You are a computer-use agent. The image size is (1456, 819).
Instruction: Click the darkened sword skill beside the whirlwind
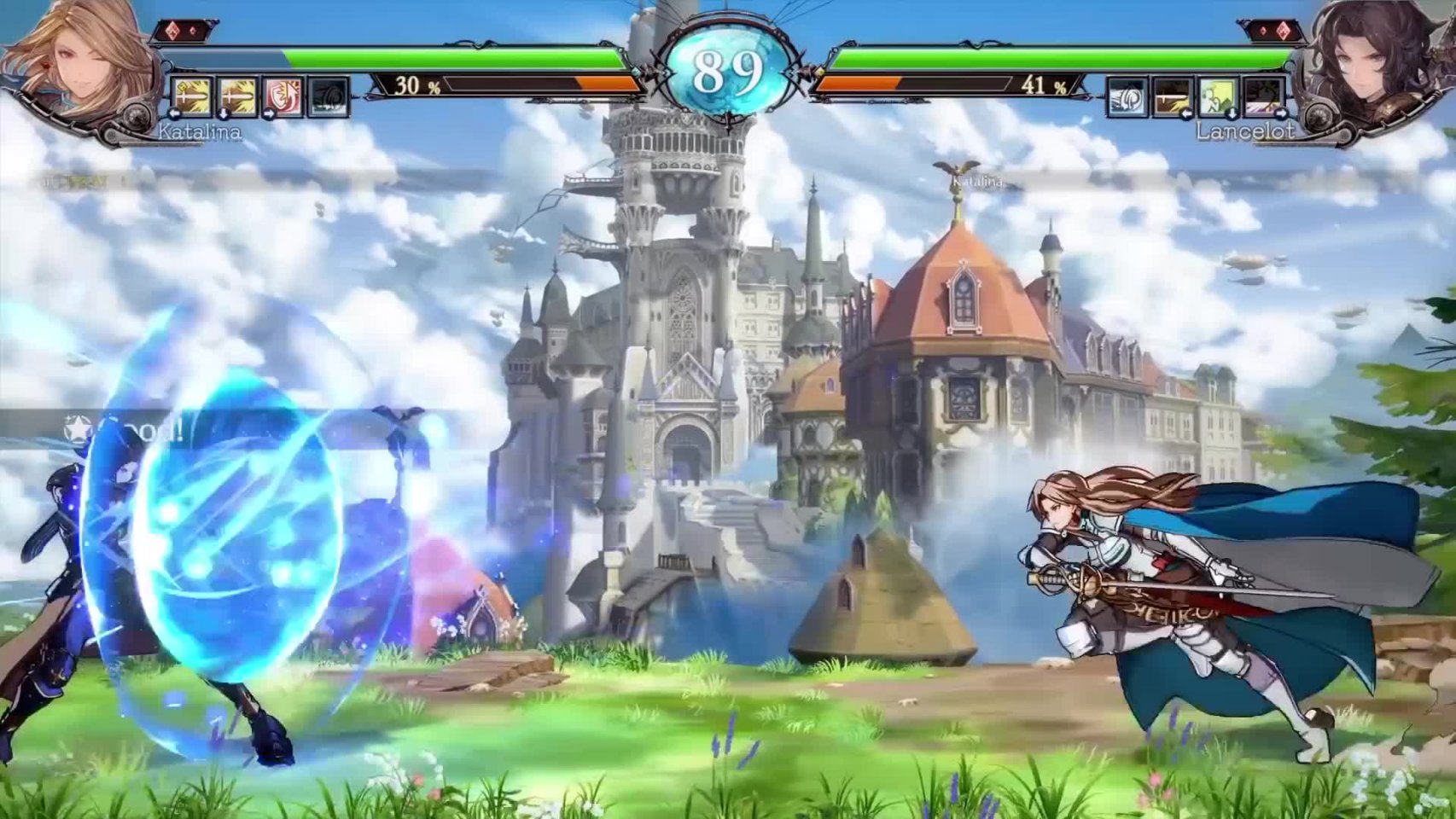pyautogui.click(x=1172, y=97)
